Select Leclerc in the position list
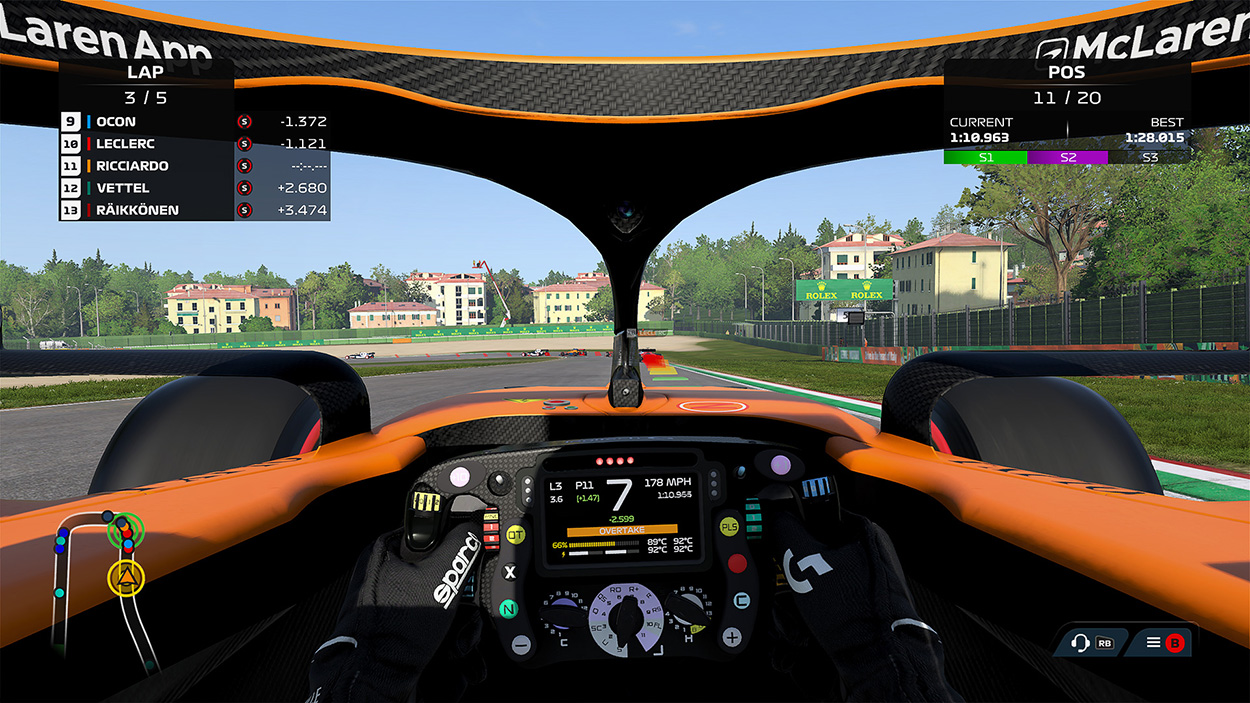 click(x=194, y=144)
